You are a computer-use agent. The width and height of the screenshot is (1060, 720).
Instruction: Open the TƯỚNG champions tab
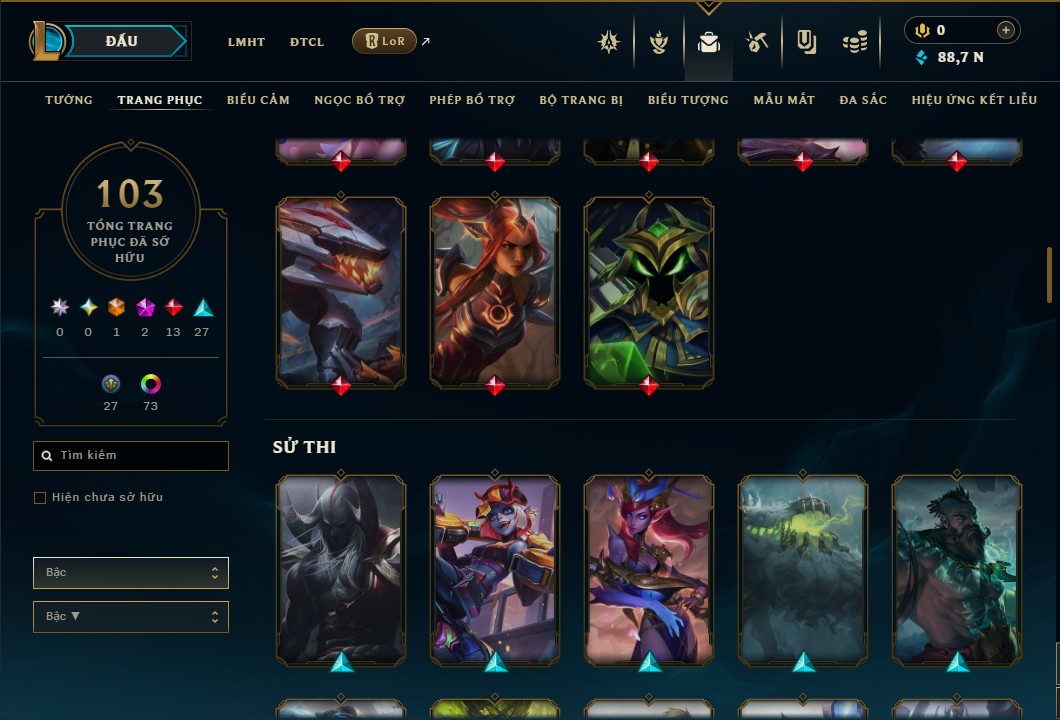pos(69,100)
